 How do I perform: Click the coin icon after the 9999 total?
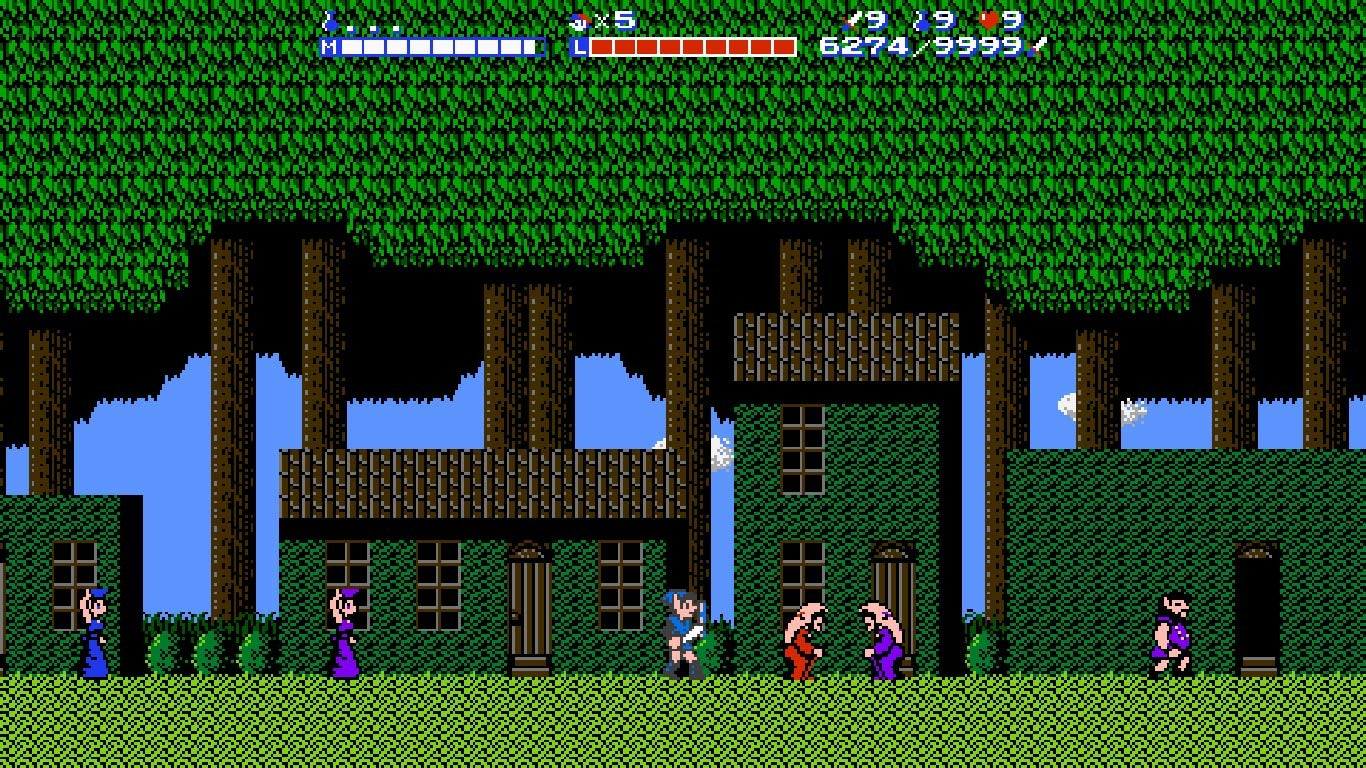[x=1038, y=47]
